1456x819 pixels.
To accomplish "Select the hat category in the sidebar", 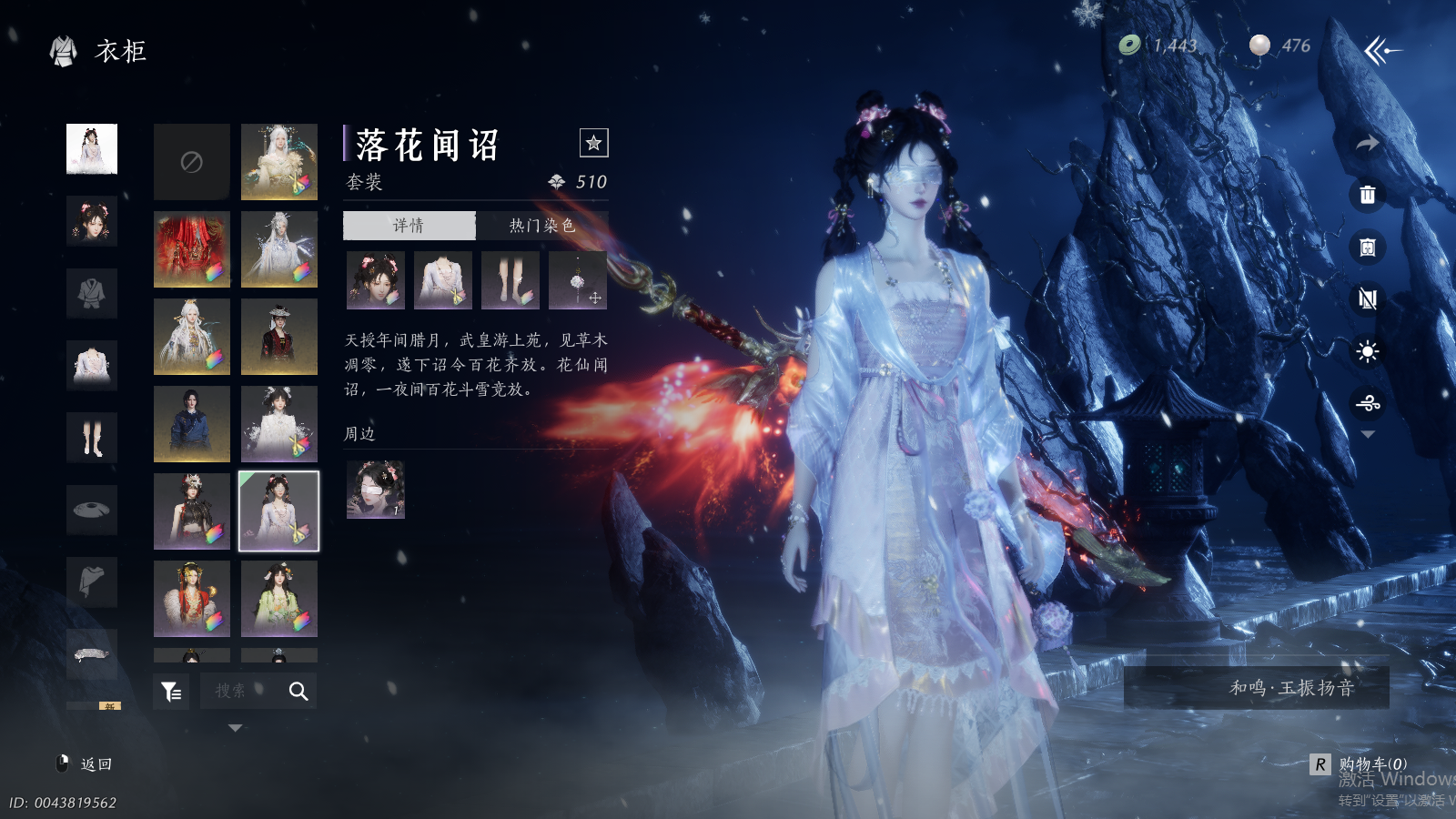I will pos(92,510).
